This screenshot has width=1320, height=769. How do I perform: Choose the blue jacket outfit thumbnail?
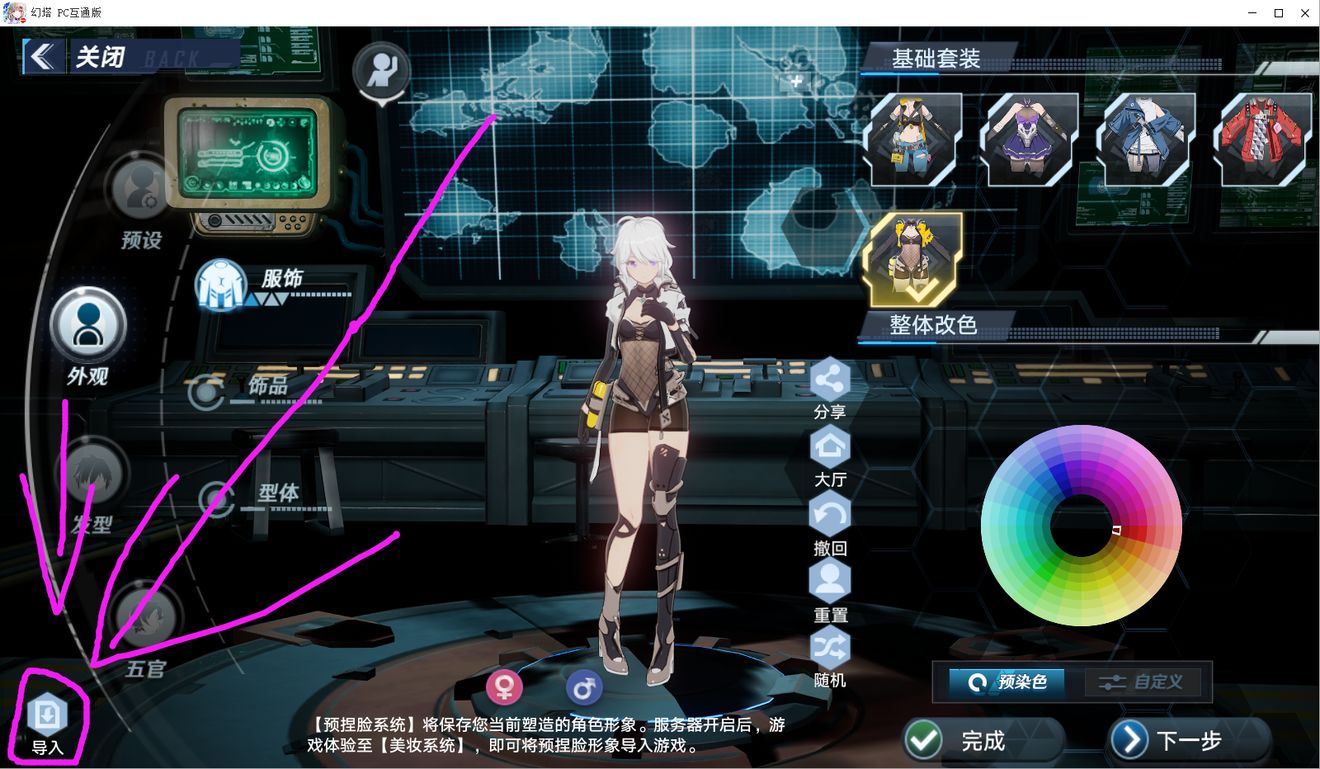[x=1147, y=140]
